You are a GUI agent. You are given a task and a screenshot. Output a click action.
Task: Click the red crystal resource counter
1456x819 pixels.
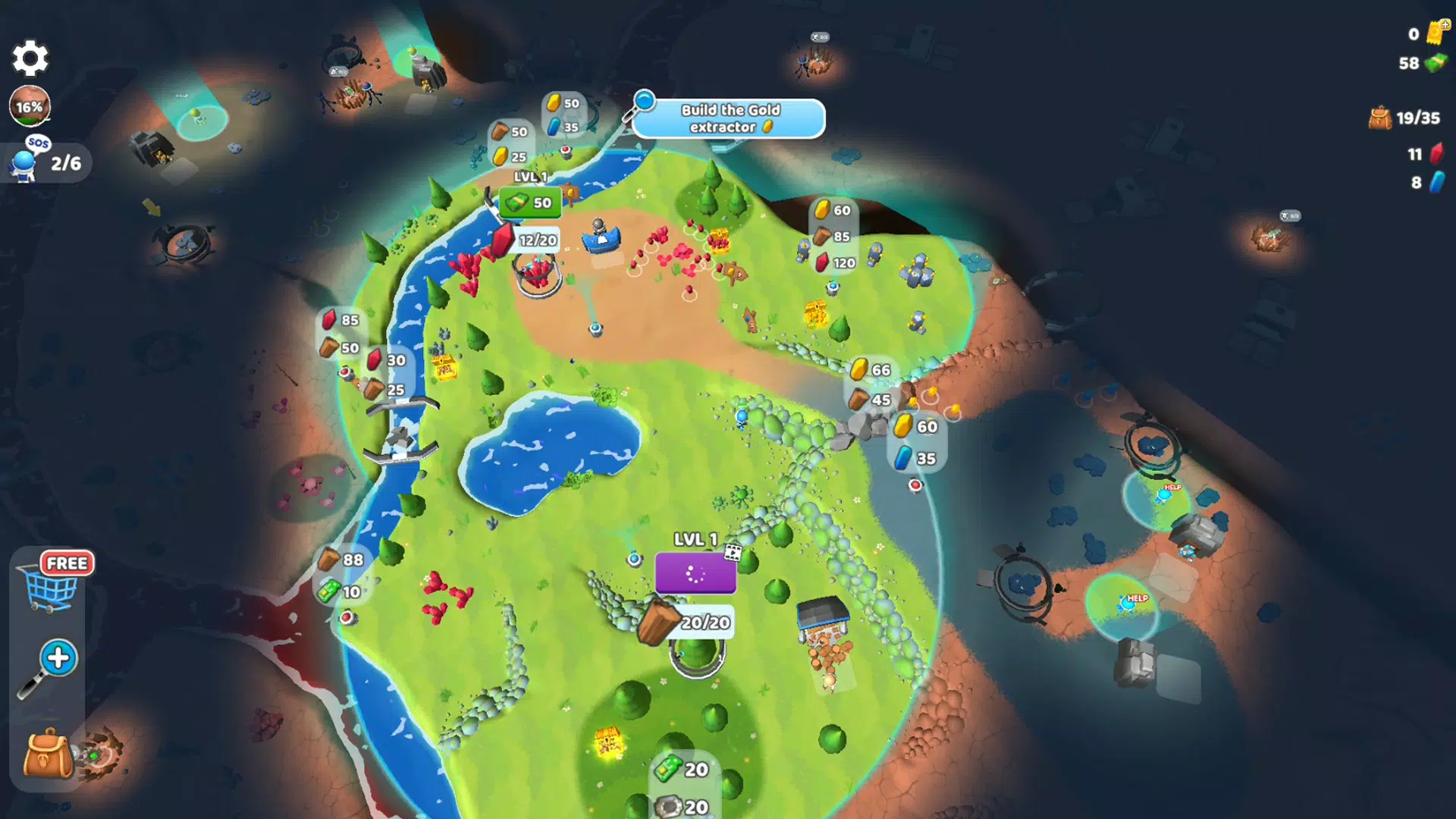coord(1426,154)
